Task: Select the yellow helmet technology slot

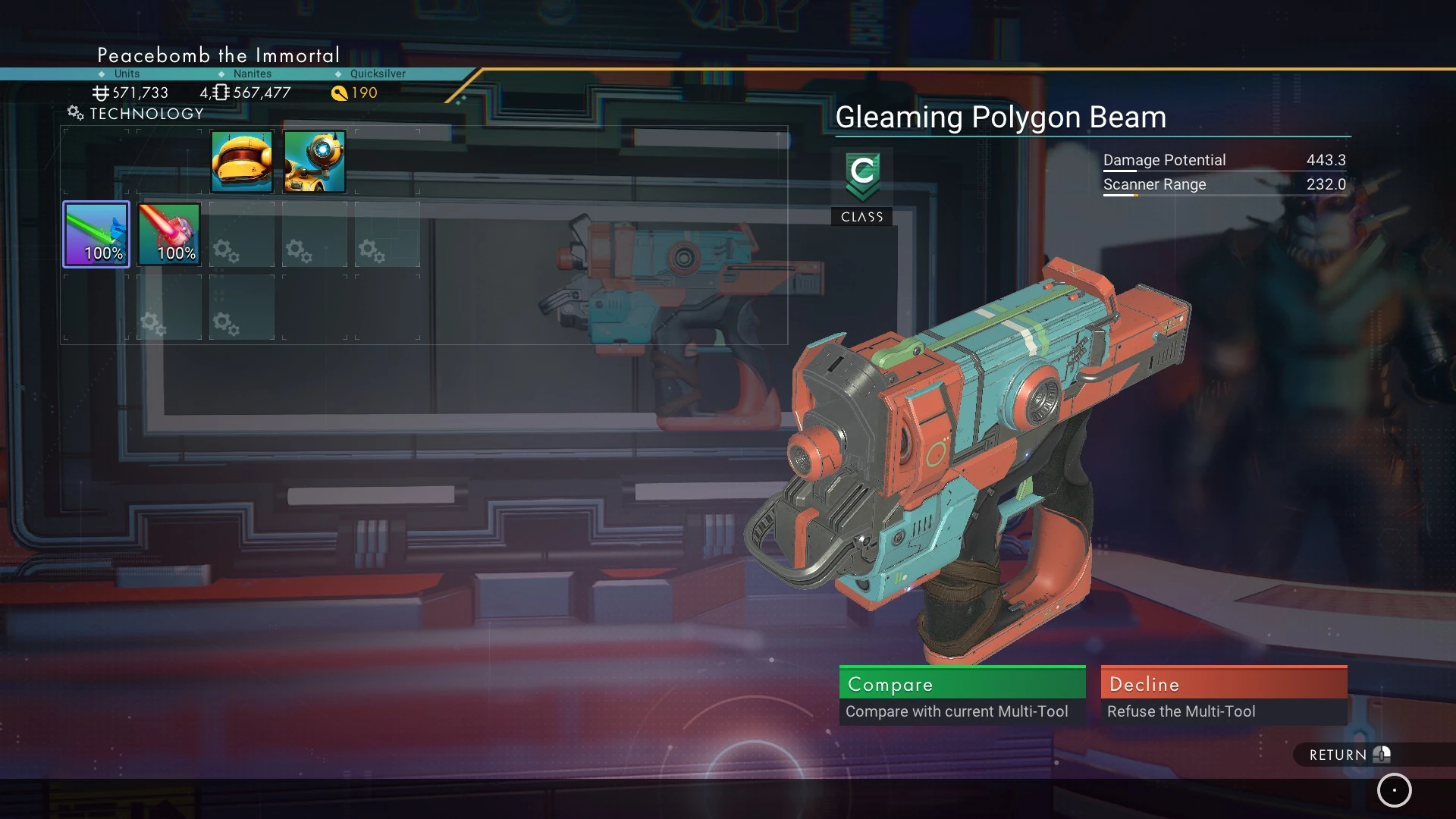Action: click(x=242, y=162)
